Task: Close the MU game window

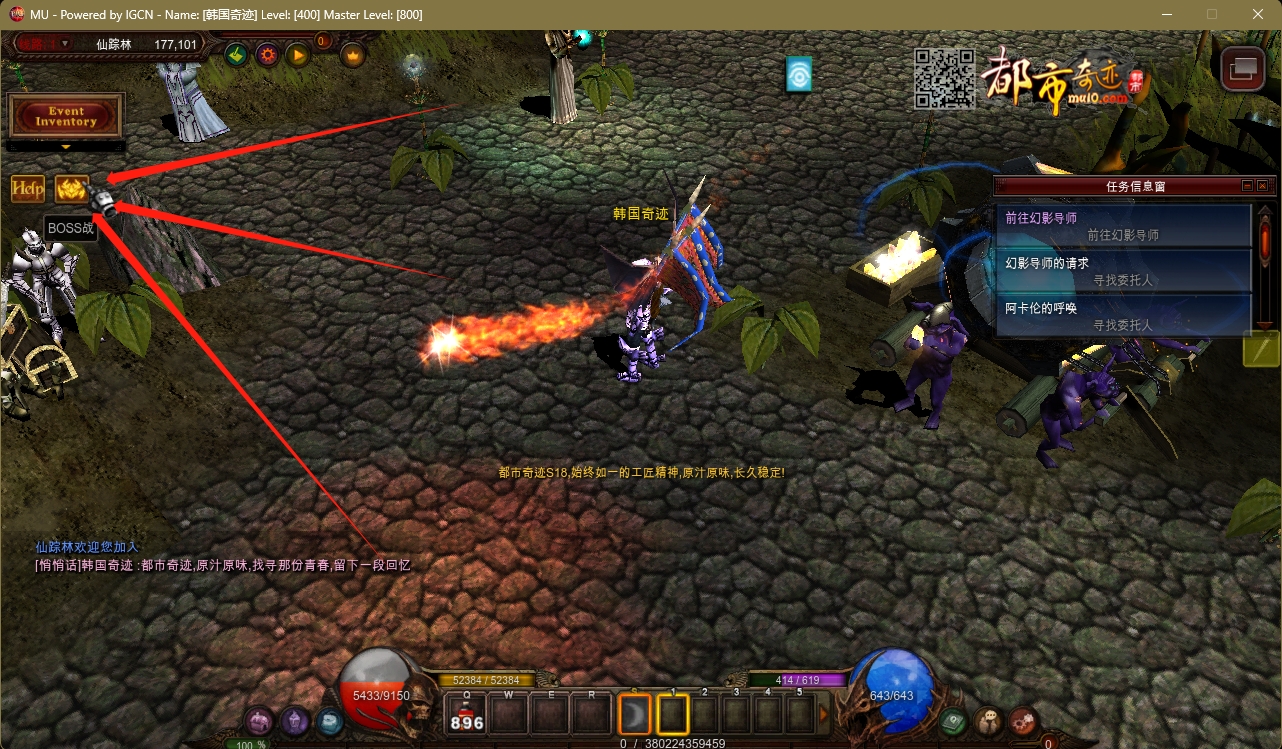Action: (x=1258, y=14)
